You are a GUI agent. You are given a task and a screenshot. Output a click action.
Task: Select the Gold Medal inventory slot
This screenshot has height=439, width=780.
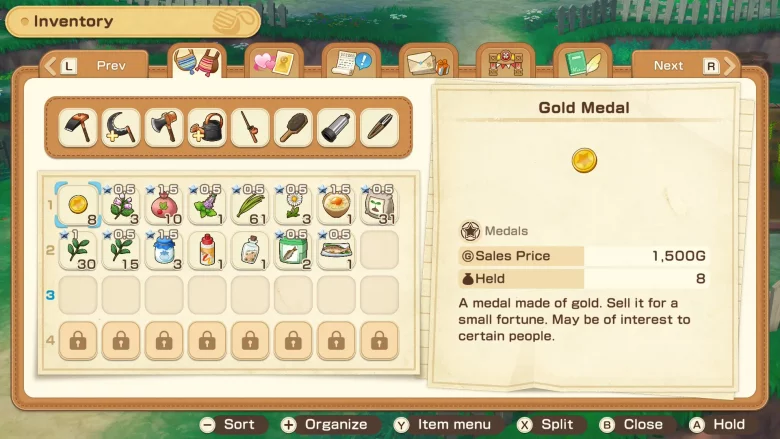(x=77, y=204)
